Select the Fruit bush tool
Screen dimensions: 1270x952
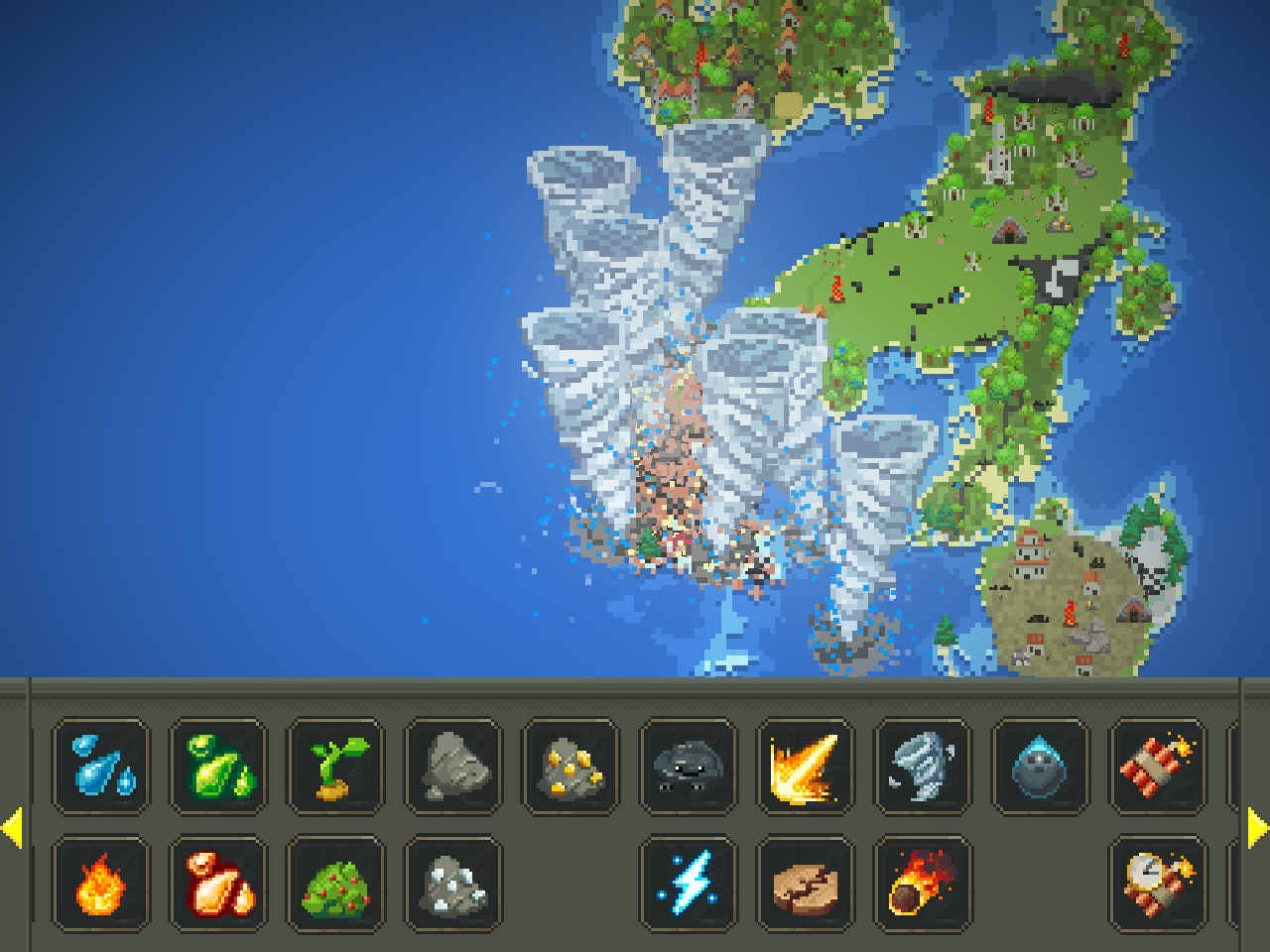pos(335,885)
